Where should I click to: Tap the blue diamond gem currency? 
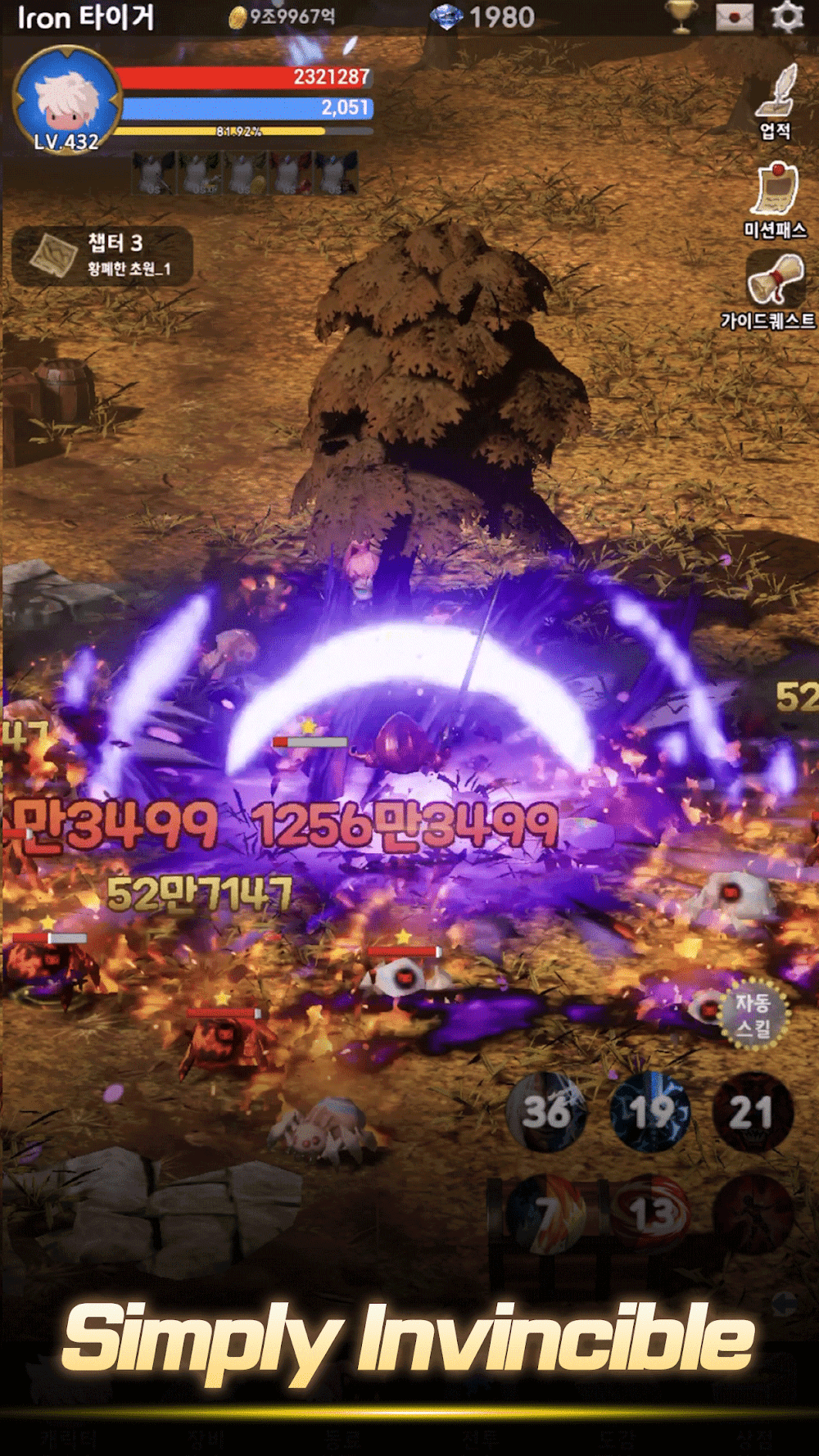click(483, 17)
